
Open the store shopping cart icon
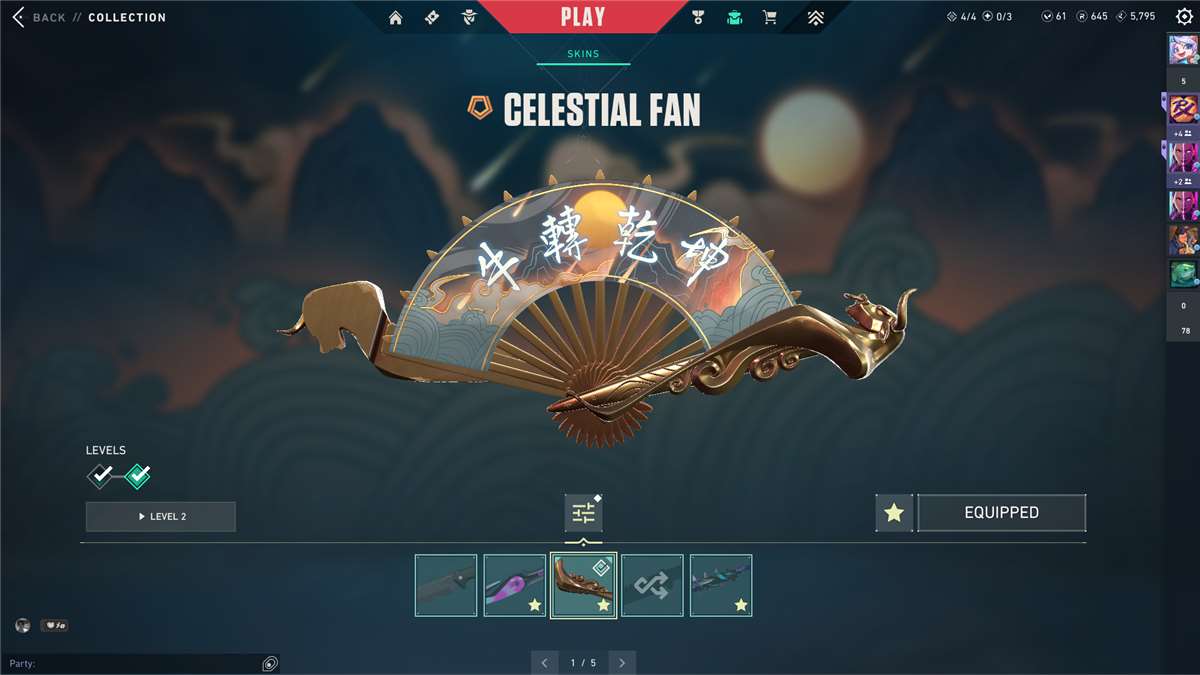point(769,17)
